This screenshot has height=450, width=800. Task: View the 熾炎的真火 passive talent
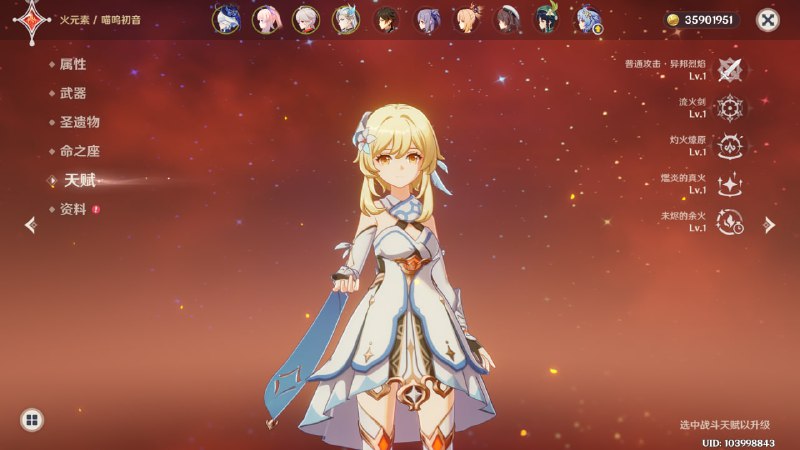point(731,184)
